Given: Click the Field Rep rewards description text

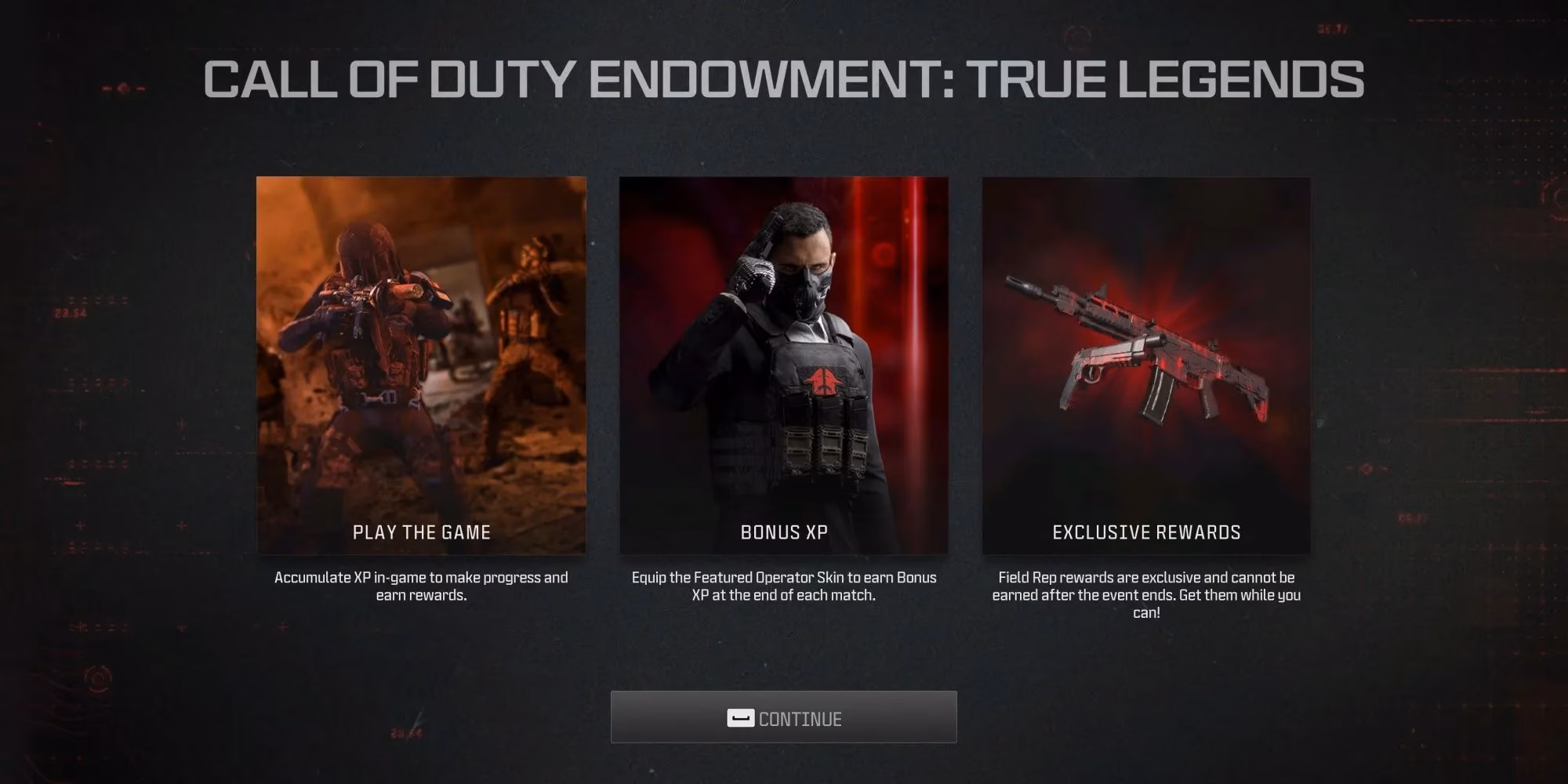Looking at the screenshot, I should coord(1147,594).
